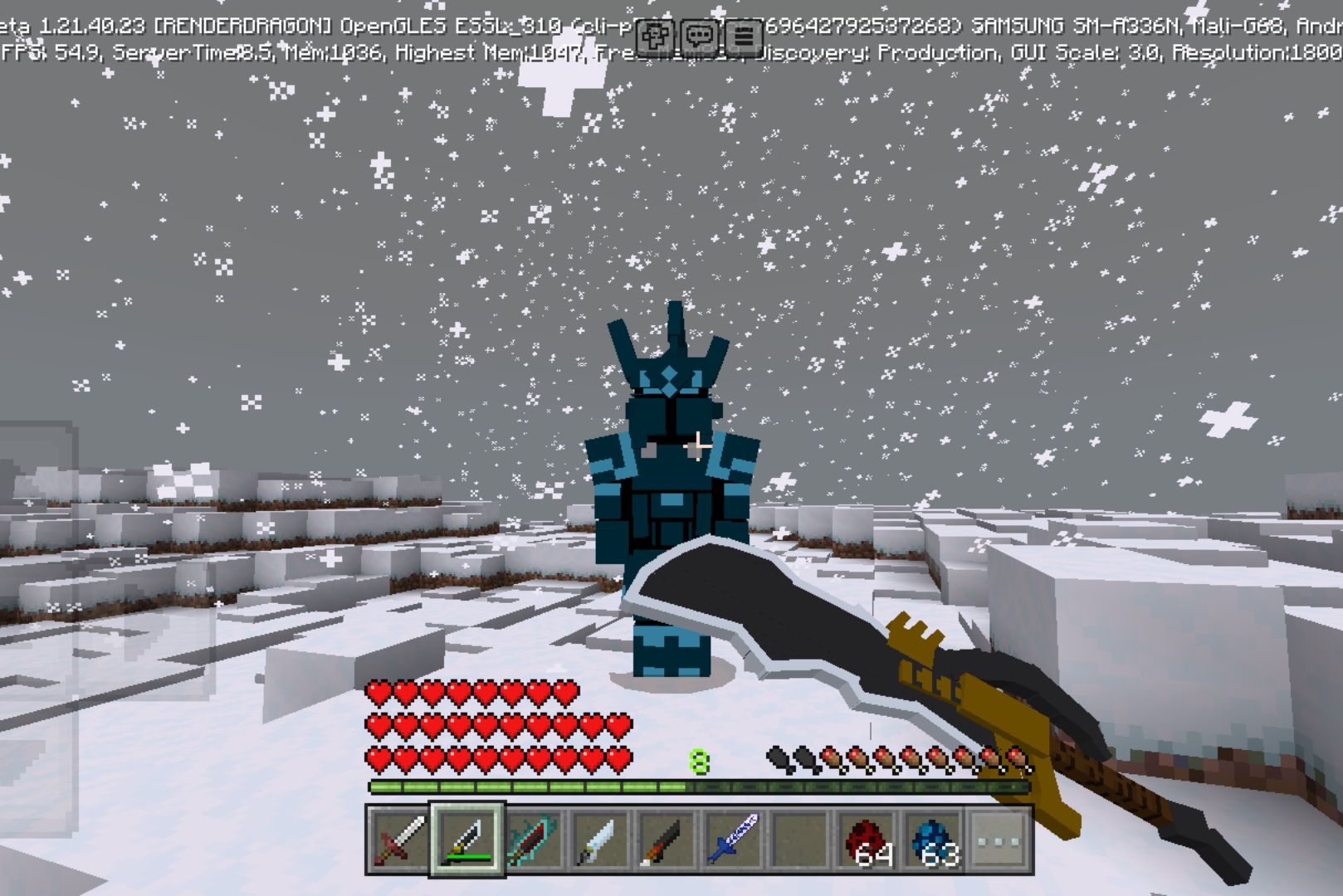The image size is (1343, 896).
Task: Open inventory with the three-dots hotbar button
Action: pos(999,839)
